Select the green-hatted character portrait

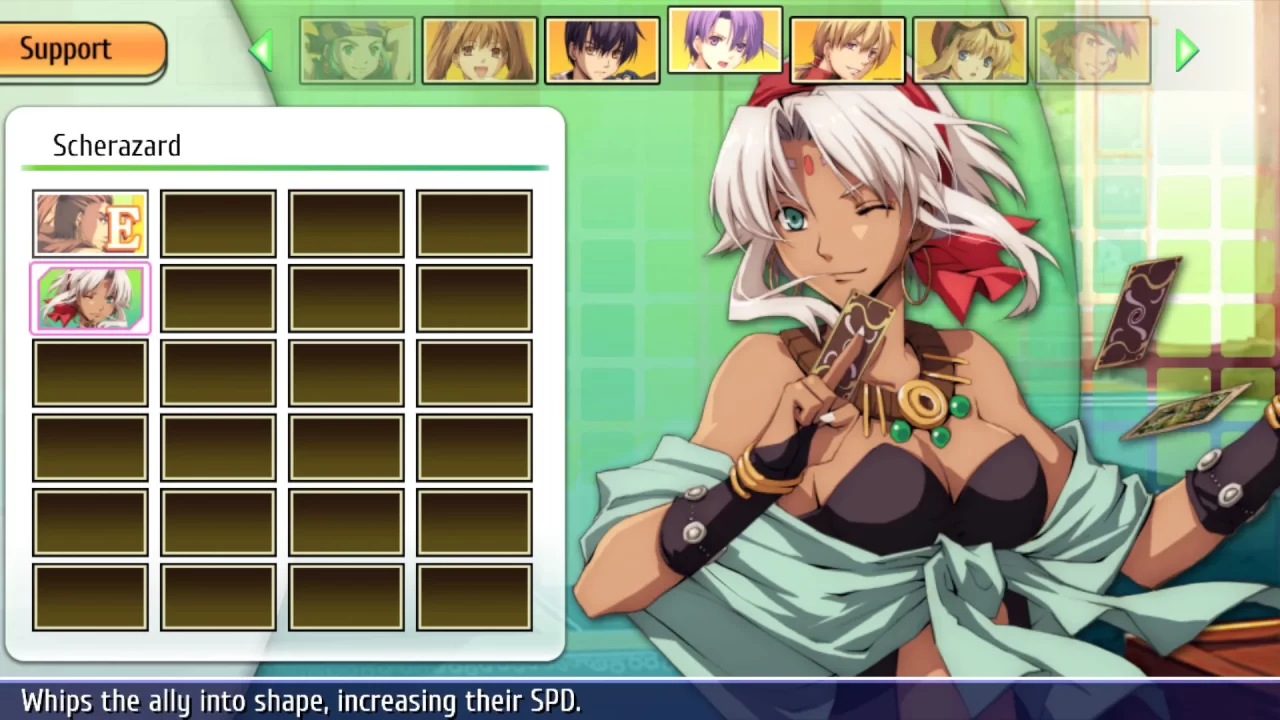pyautogui.click(x=358, y=48)
